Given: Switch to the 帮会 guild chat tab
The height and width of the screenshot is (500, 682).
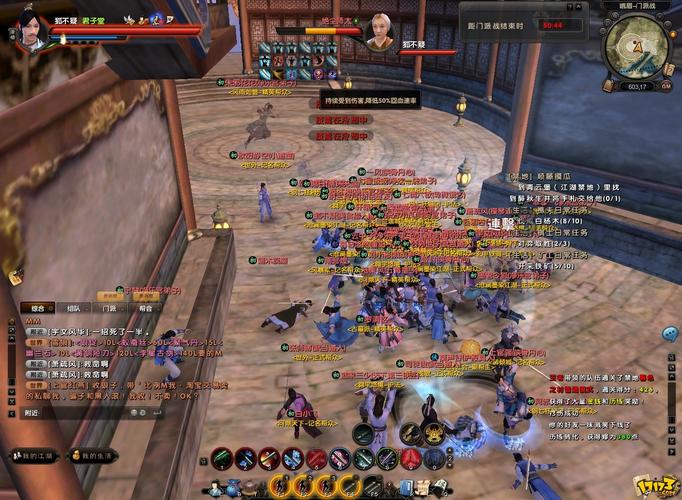Looking at the screenshot, I should (x=145, y=308).
